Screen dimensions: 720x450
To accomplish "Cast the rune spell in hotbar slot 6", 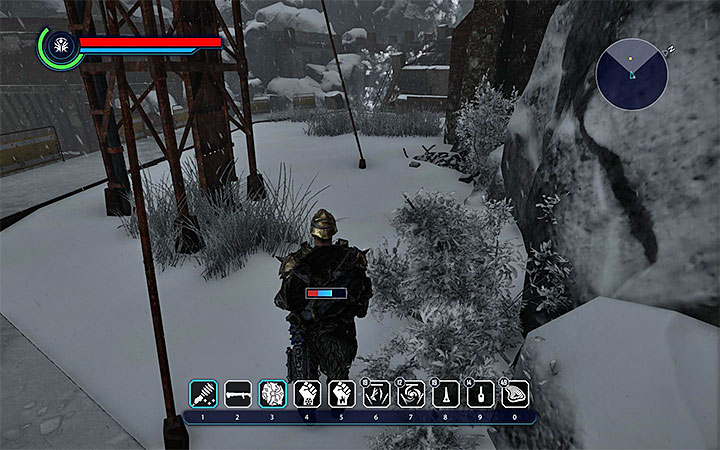I will [376, 393].
